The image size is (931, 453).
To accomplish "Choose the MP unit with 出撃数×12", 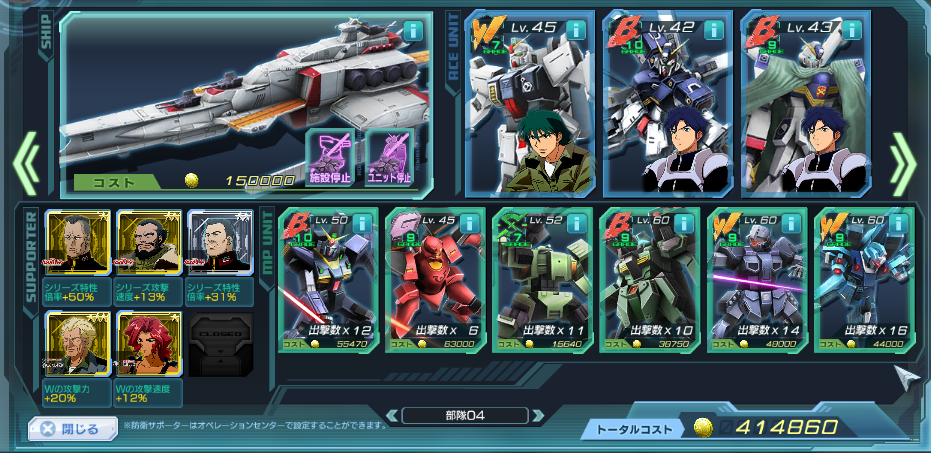I will [x=328, y=278].
